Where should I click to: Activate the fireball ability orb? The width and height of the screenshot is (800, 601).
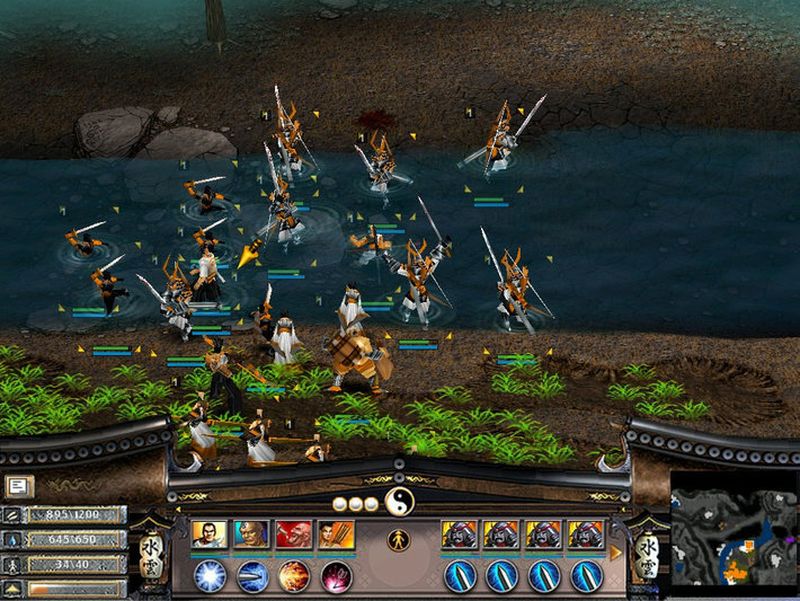pyautogui.click(x=294, y=576)
